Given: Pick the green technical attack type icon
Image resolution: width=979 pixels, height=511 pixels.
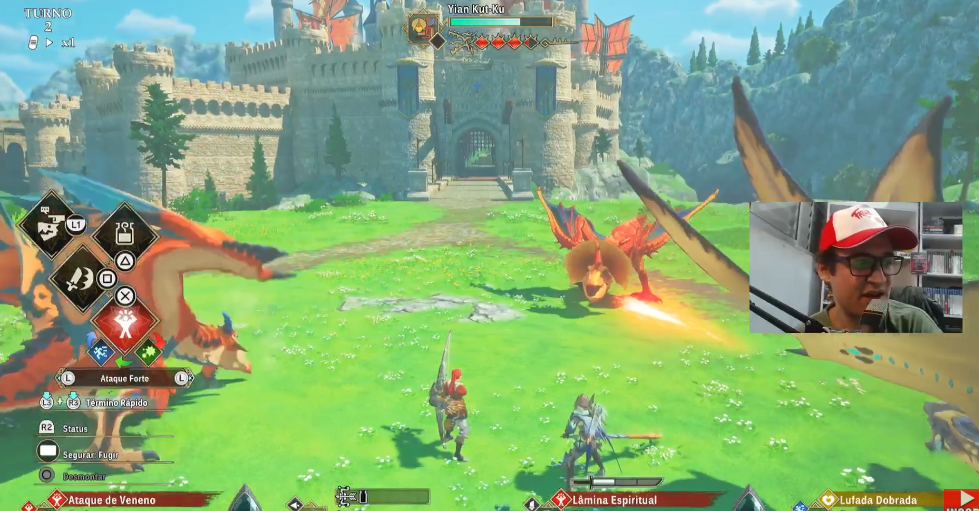Looking at the screenshot, I should (x=147, y=351).
